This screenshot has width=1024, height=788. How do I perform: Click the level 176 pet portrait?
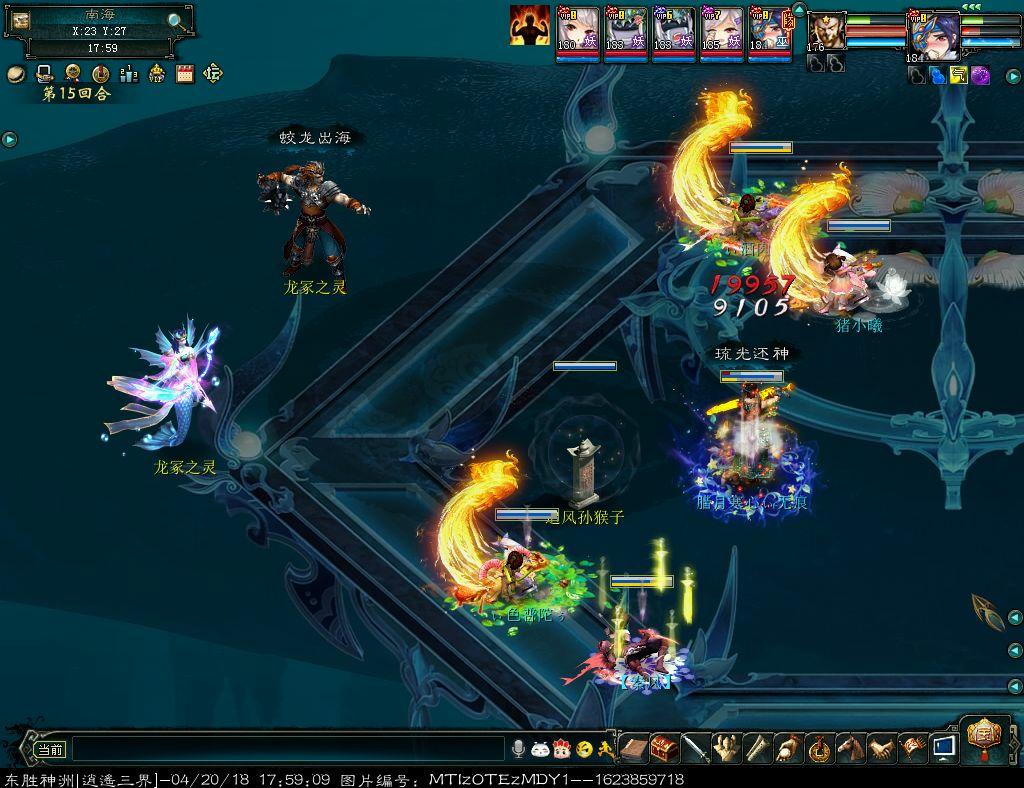point(826,30)
